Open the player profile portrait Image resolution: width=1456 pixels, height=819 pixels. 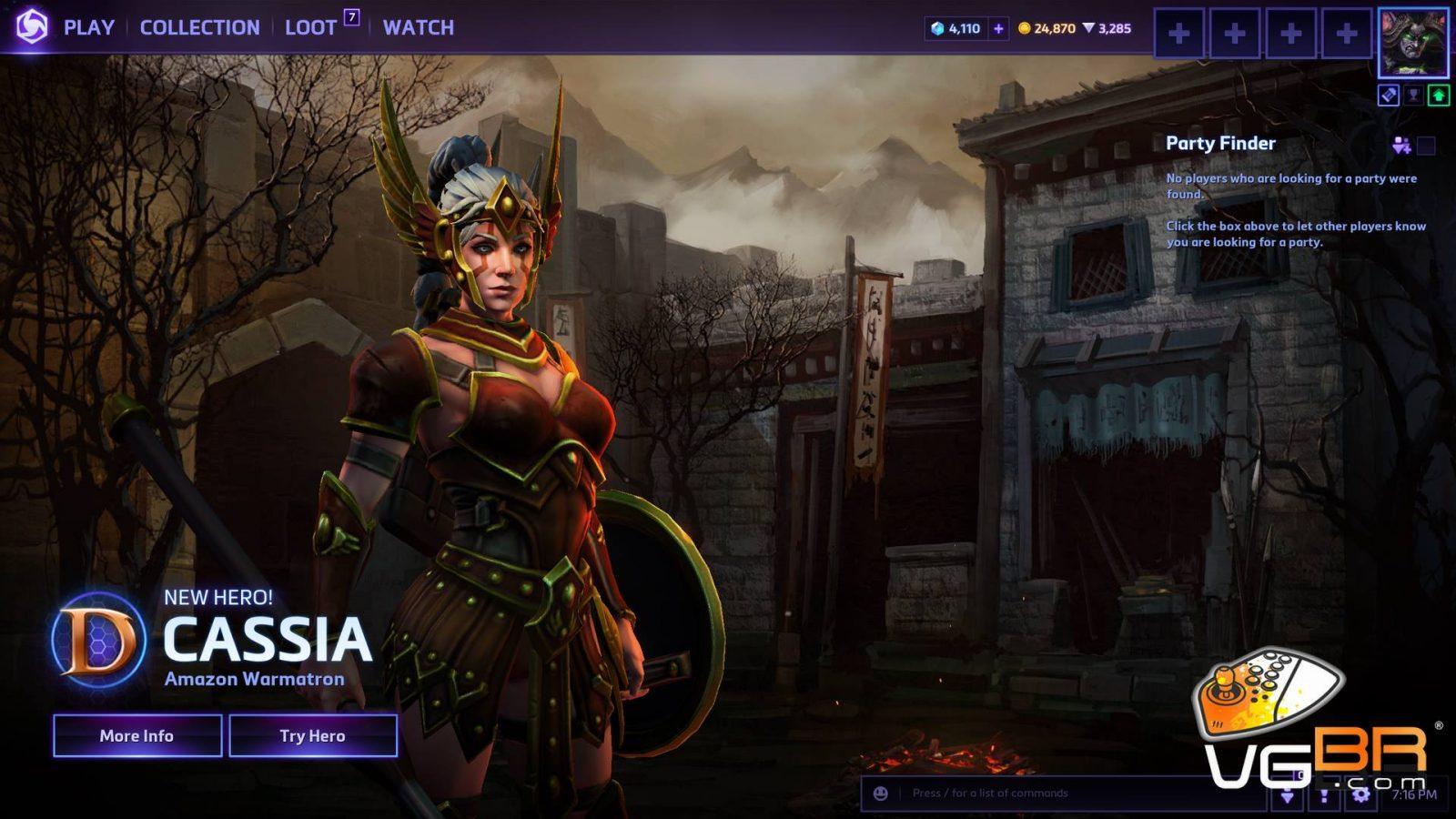(1412, 42)
